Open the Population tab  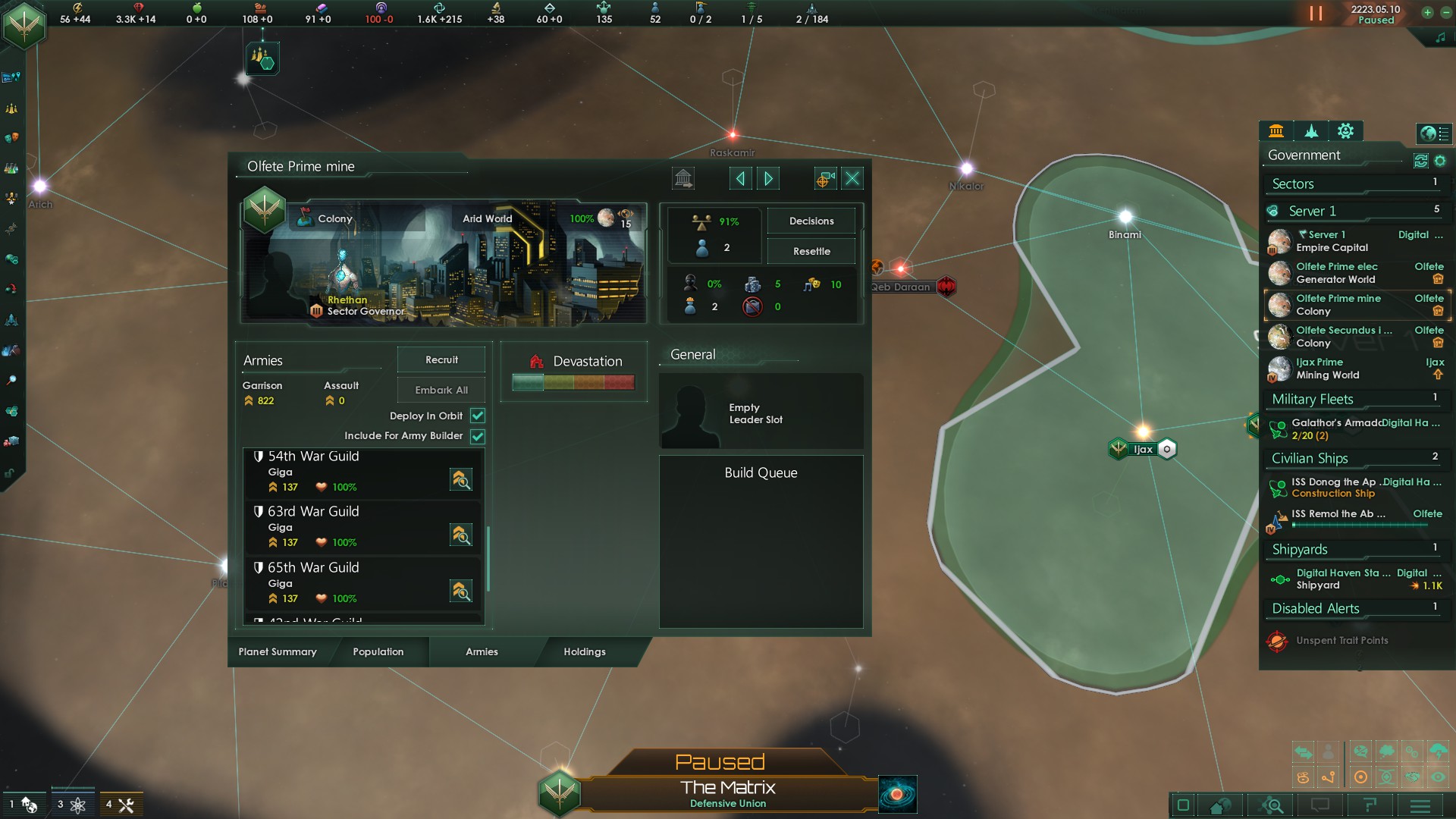tap(378, 651)
